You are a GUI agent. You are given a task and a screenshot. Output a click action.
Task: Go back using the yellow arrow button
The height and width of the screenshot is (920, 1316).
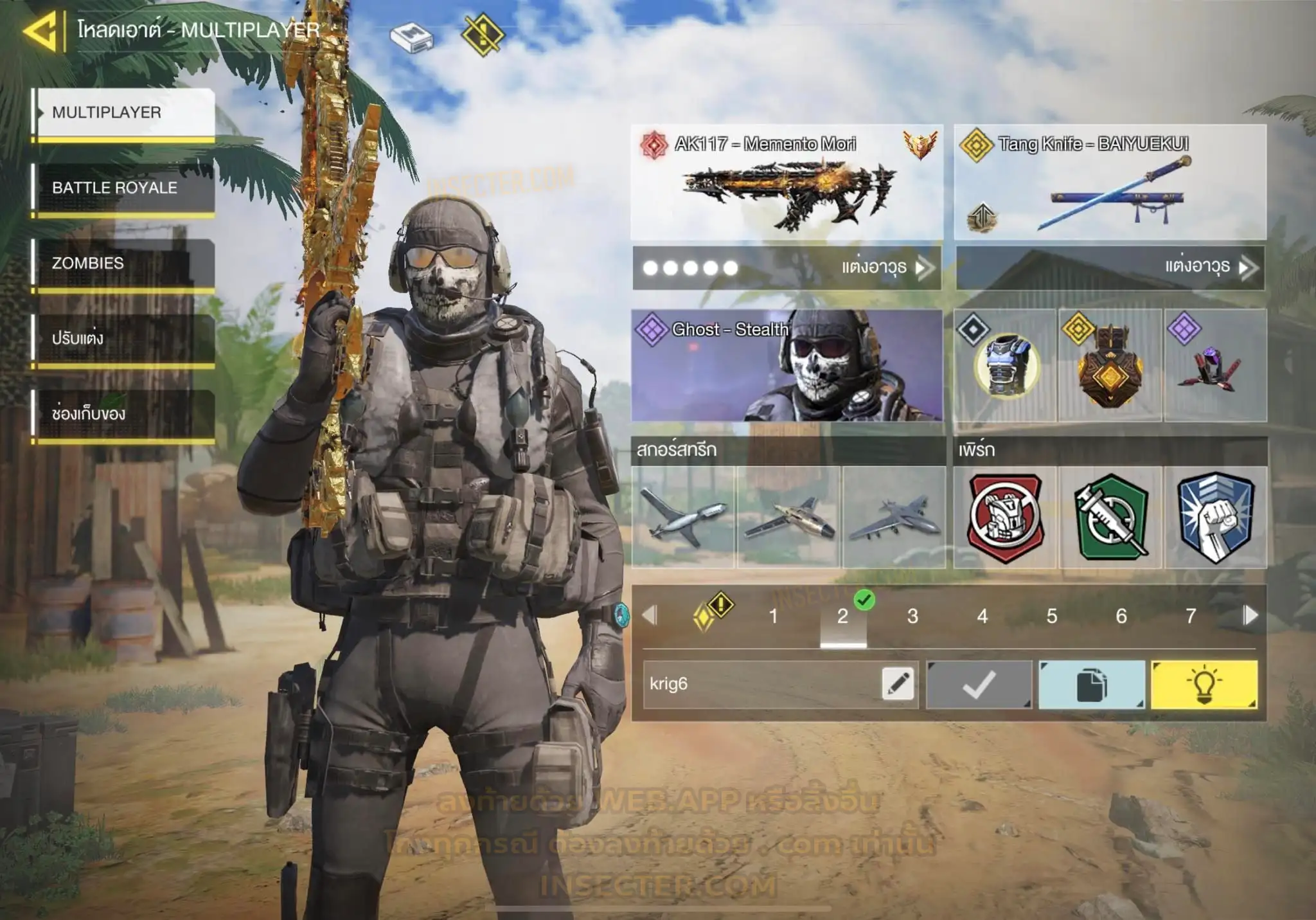click(41, 30)
